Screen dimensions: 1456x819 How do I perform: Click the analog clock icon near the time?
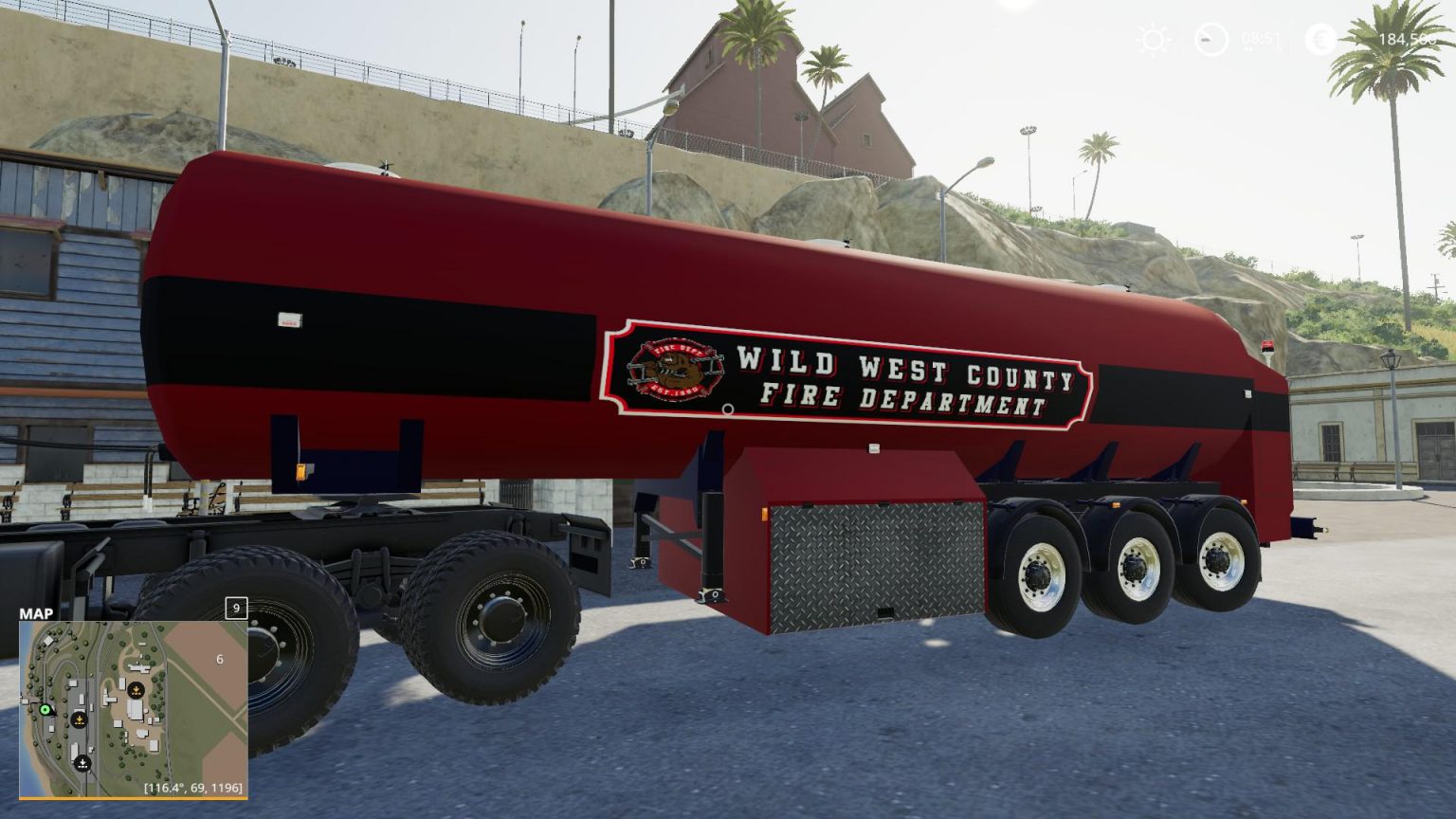point(1212,39)
